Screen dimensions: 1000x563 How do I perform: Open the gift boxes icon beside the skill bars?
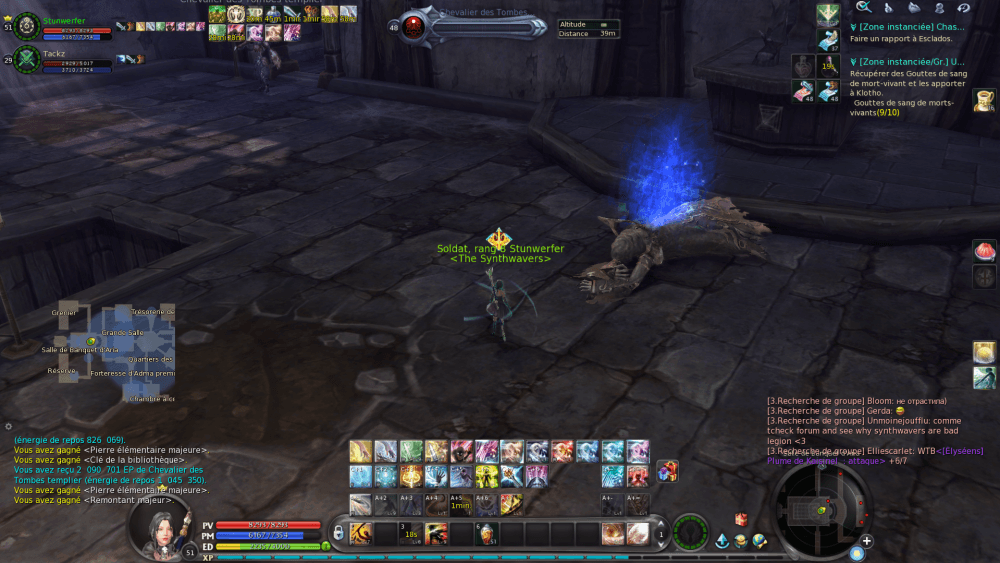(x=667, y=470)
